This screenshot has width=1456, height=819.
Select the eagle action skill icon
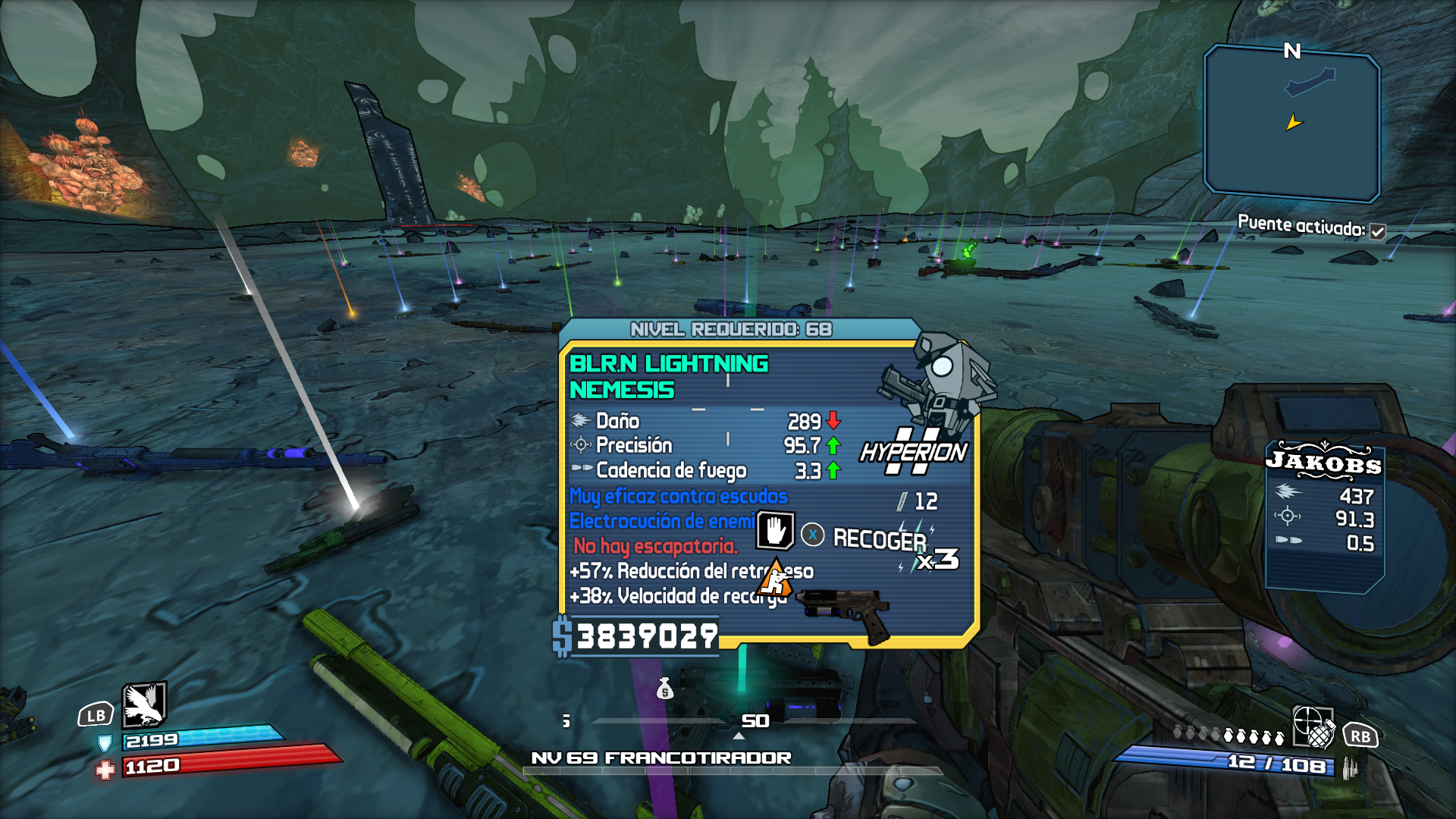point(144,704)
